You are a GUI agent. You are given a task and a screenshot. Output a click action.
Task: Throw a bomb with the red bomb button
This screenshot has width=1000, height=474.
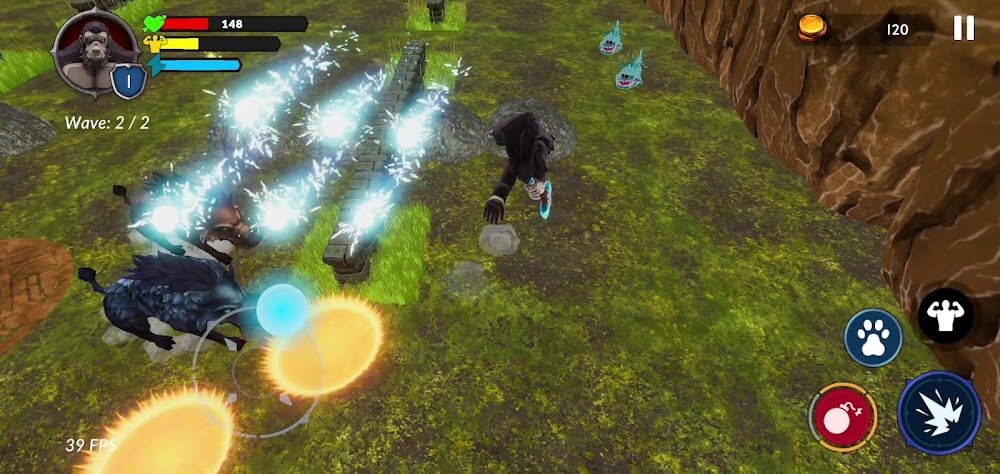pos(842,415)
